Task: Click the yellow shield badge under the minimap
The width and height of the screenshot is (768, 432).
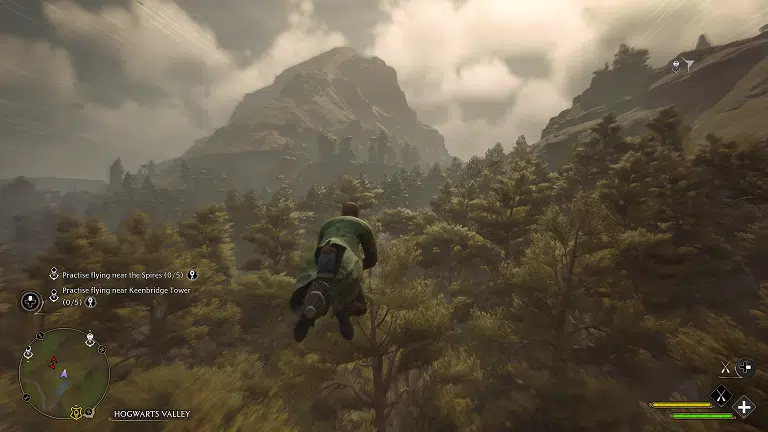Action: click(75, 412)
